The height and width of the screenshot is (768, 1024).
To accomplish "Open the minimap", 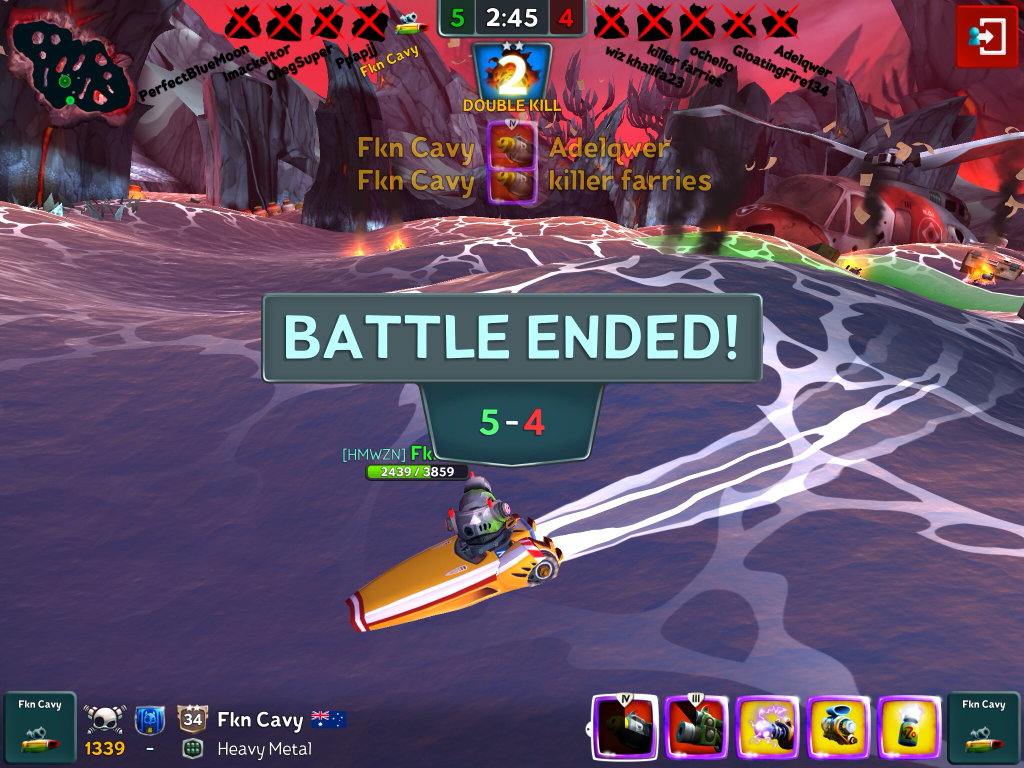I will [x=70, y=67].
